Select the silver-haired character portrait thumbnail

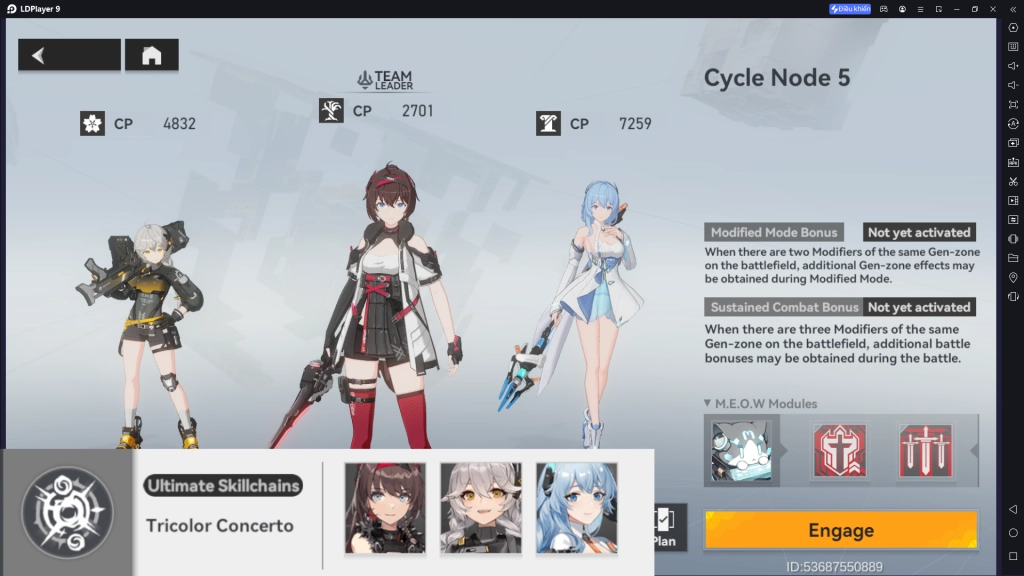pos(481,507)
